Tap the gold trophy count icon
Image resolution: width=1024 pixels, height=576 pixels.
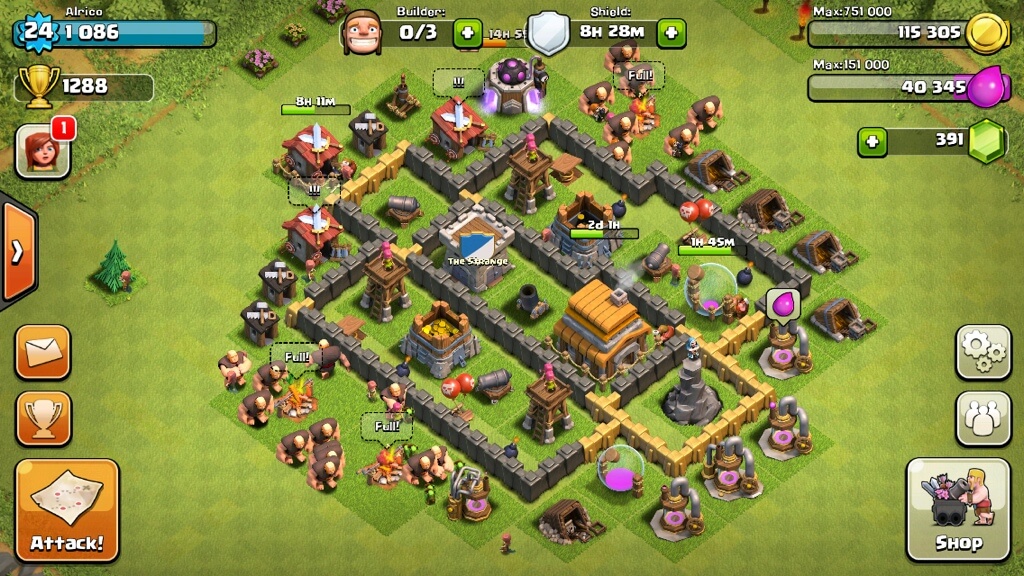[x=39, y=86]
